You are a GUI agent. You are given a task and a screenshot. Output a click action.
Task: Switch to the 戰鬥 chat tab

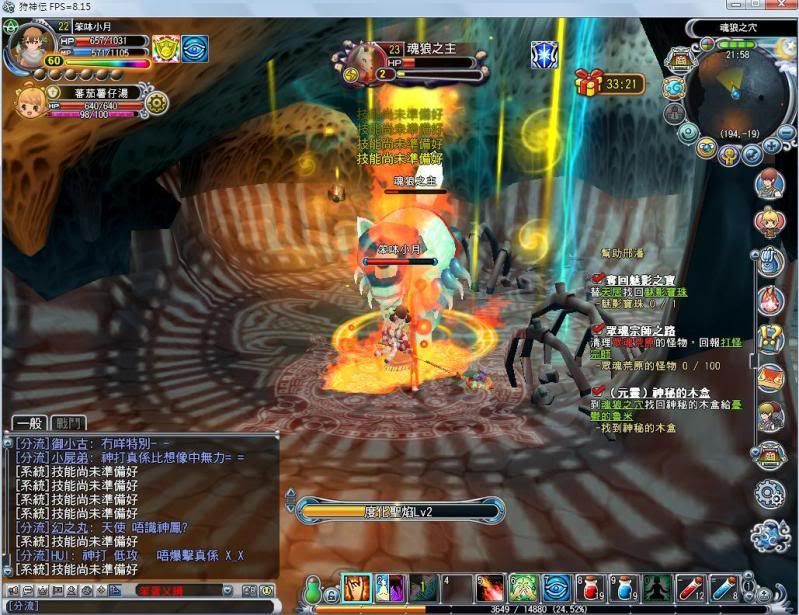tap(72, 423)
